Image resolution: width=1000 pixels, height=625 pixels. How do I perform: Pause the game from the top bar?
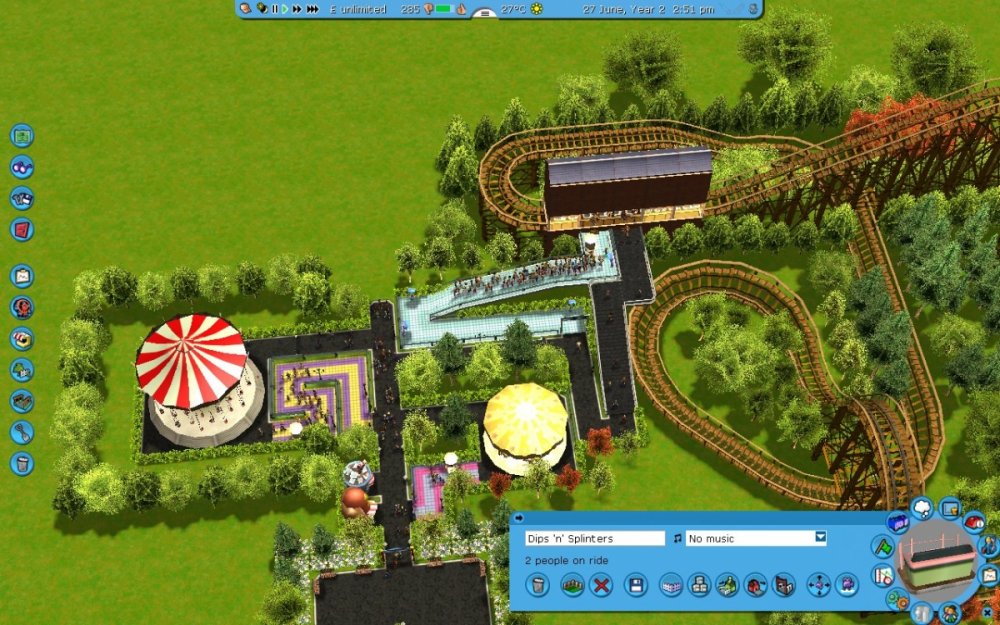tap(274, 9)
